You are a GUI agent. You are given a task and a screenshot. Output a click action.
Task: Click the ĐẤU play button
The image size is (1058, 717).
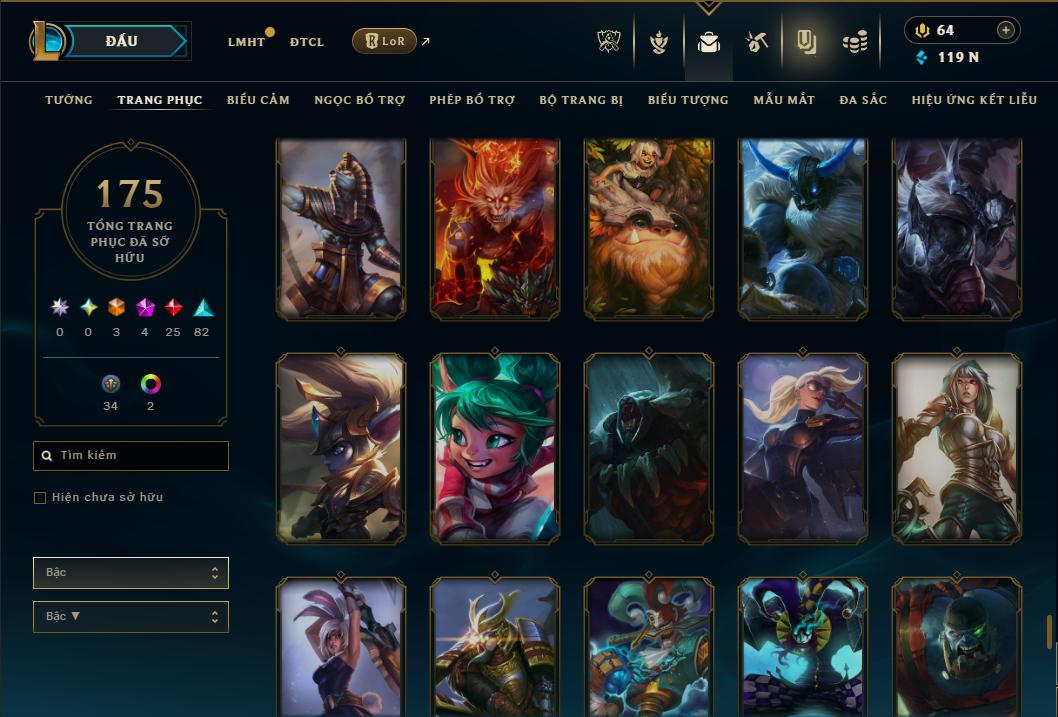coord(122,41)
